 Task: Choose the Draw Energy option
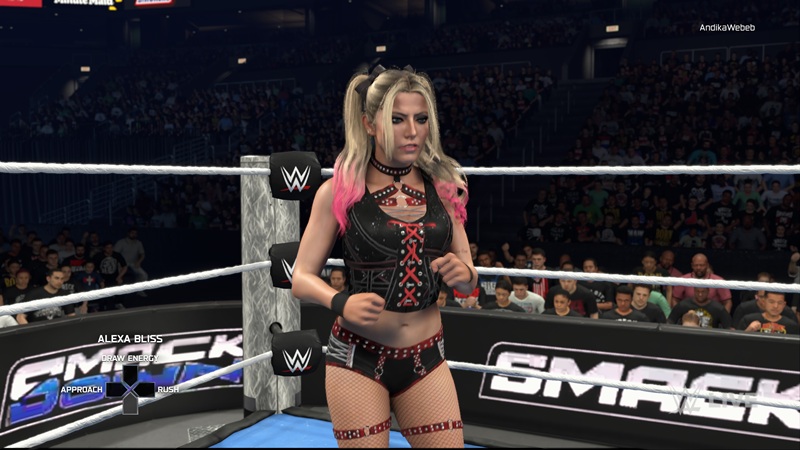[129, 358]
